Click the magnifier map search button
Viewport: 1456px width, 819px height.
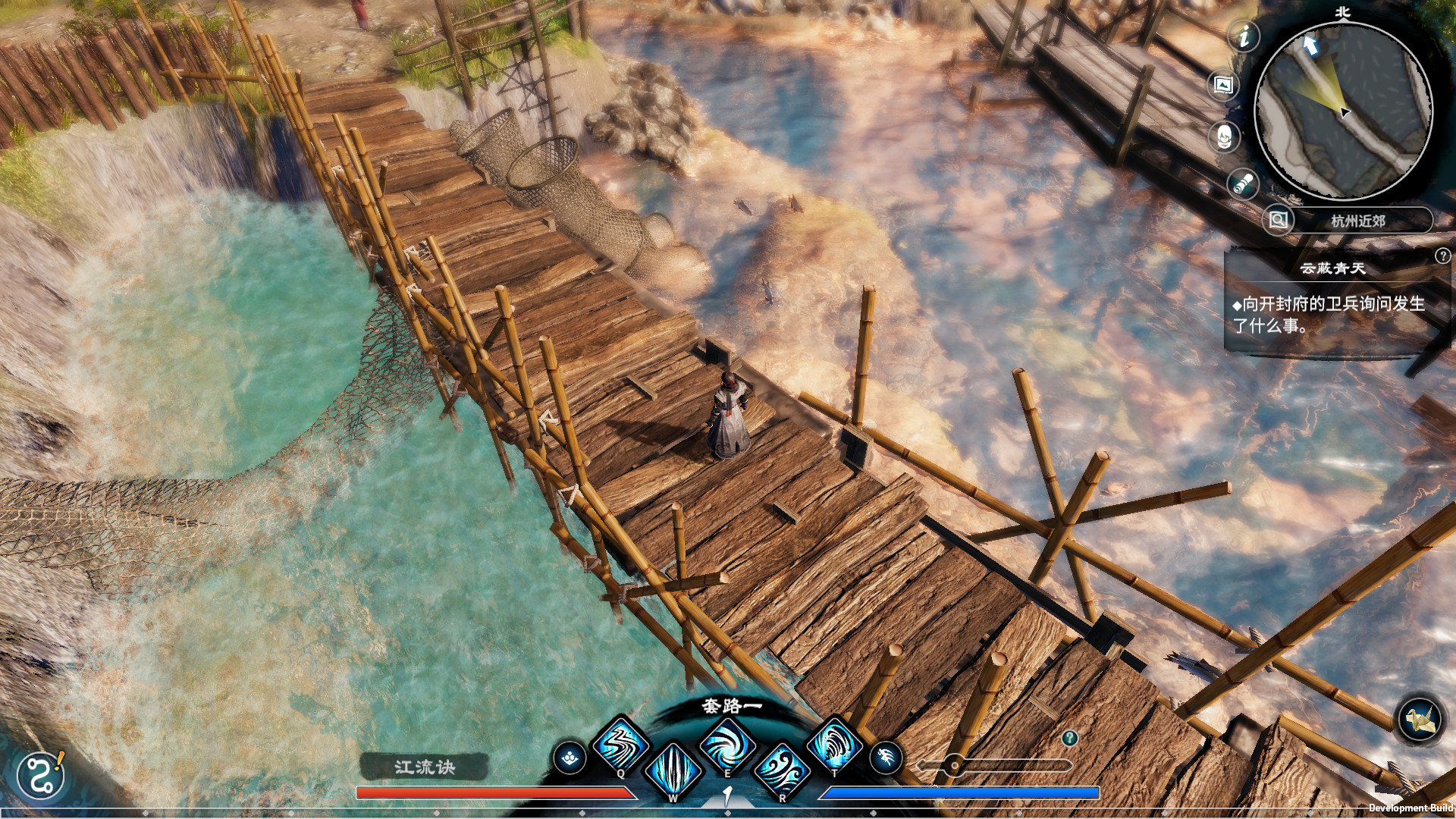[x=1279, y=221]
